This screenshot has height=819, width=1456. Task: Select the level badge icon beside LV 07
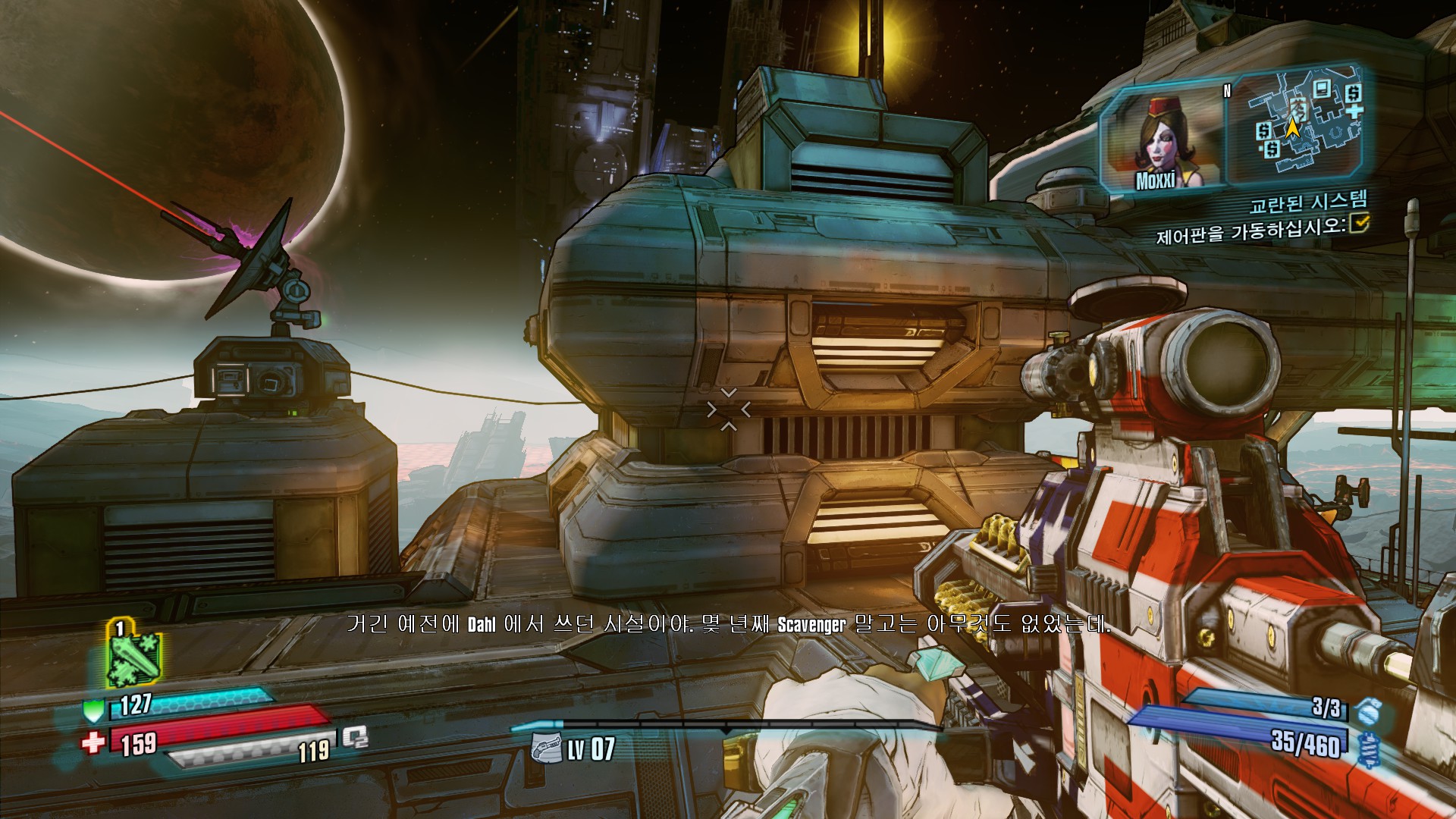coord(546,750)
